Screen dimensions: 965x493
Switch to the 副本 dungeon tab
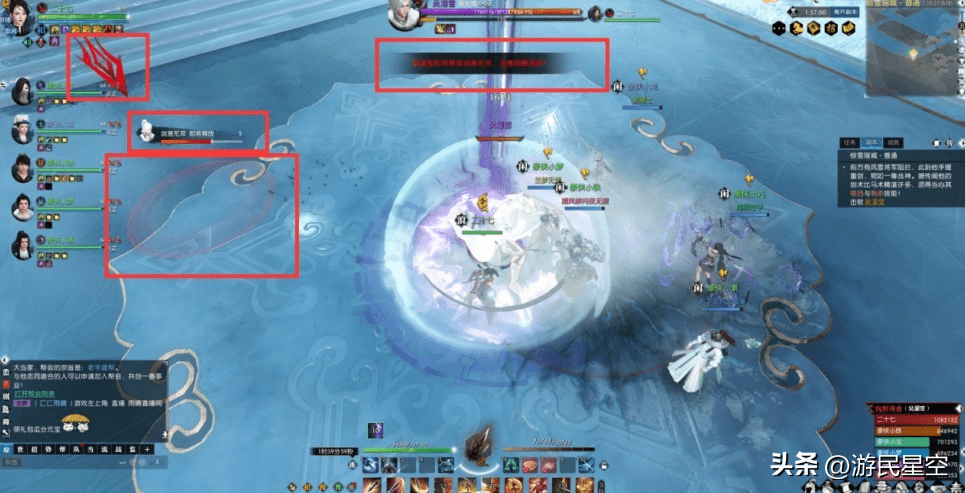[x=873, y=142]
